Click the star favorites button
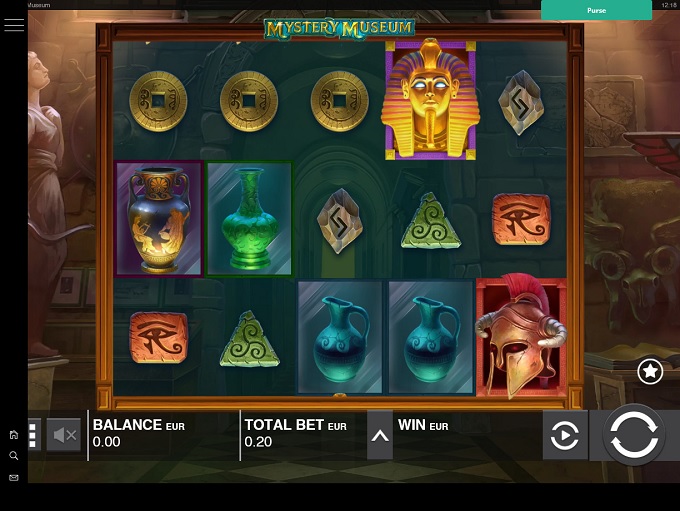680x511 pixels. pos(650,372)
